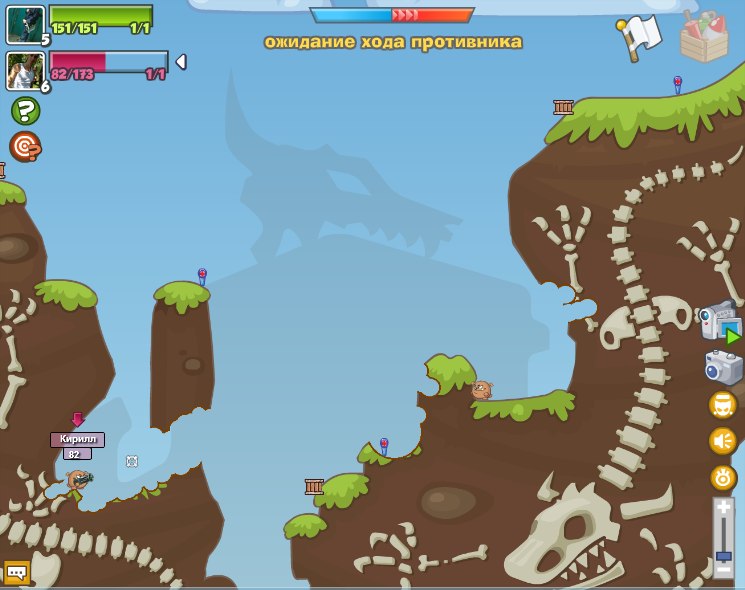Viewport: 745px width, 590px height.
Task: Zoom in with the plus button
Action: (x=724, y=509)
